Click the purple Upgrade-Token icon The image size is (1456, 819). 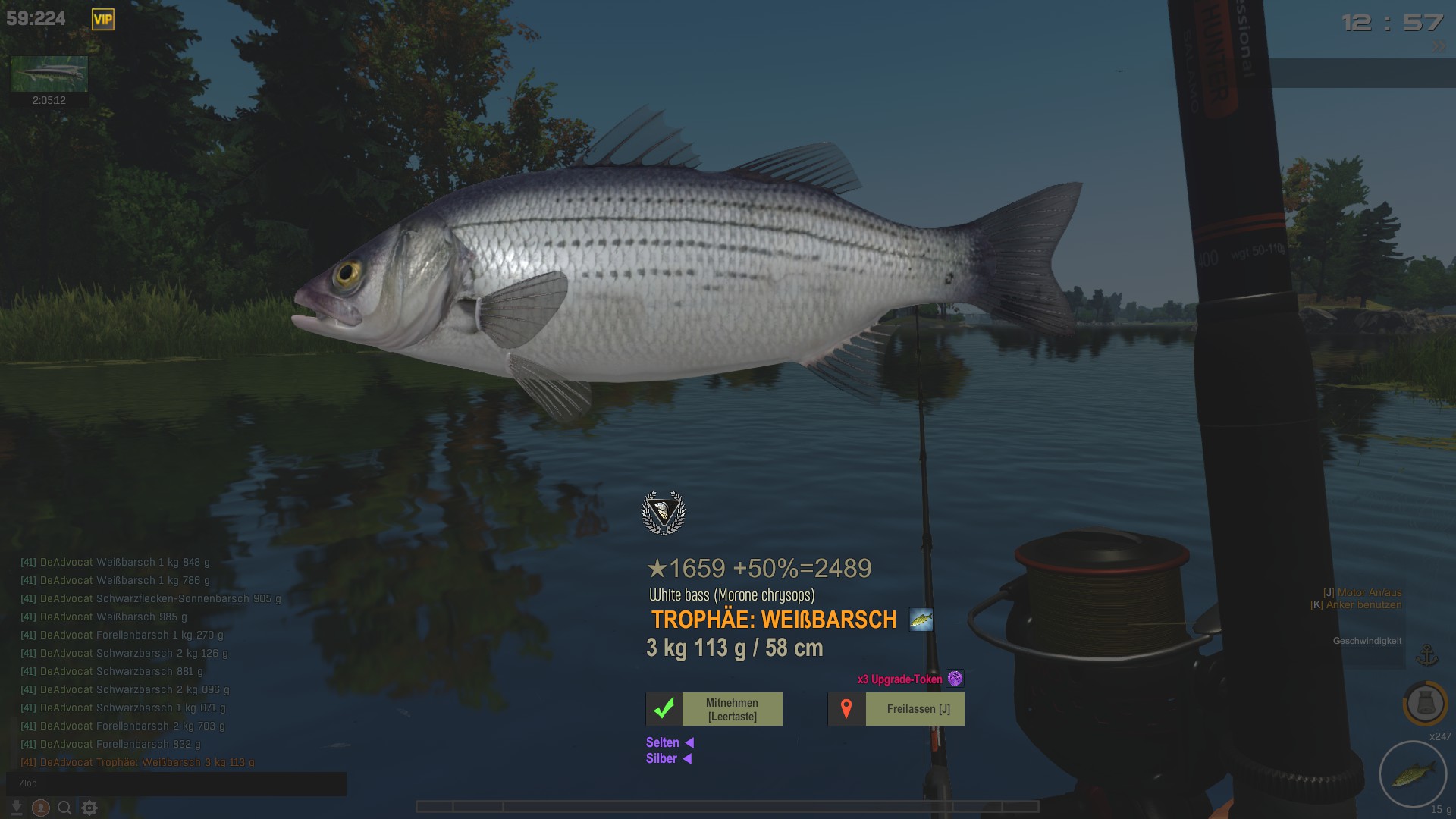[x=955, y=679]
